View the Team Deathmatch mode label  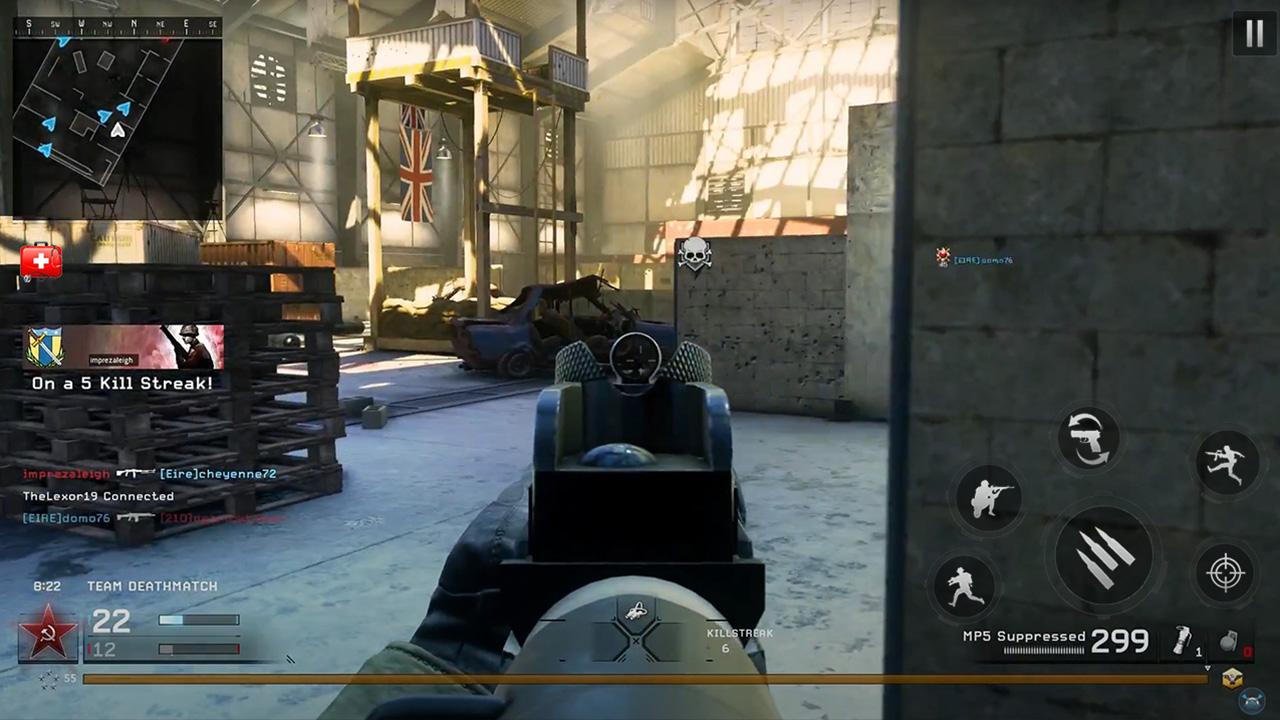tap(152, 586)
